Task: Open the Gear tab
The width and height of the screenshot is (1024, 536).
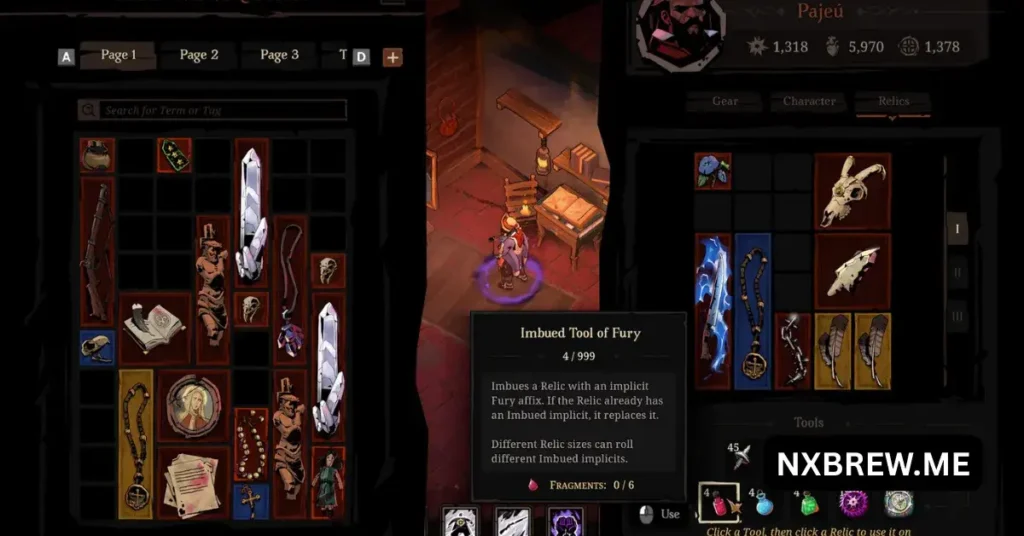Action: (x=725, y=101)
